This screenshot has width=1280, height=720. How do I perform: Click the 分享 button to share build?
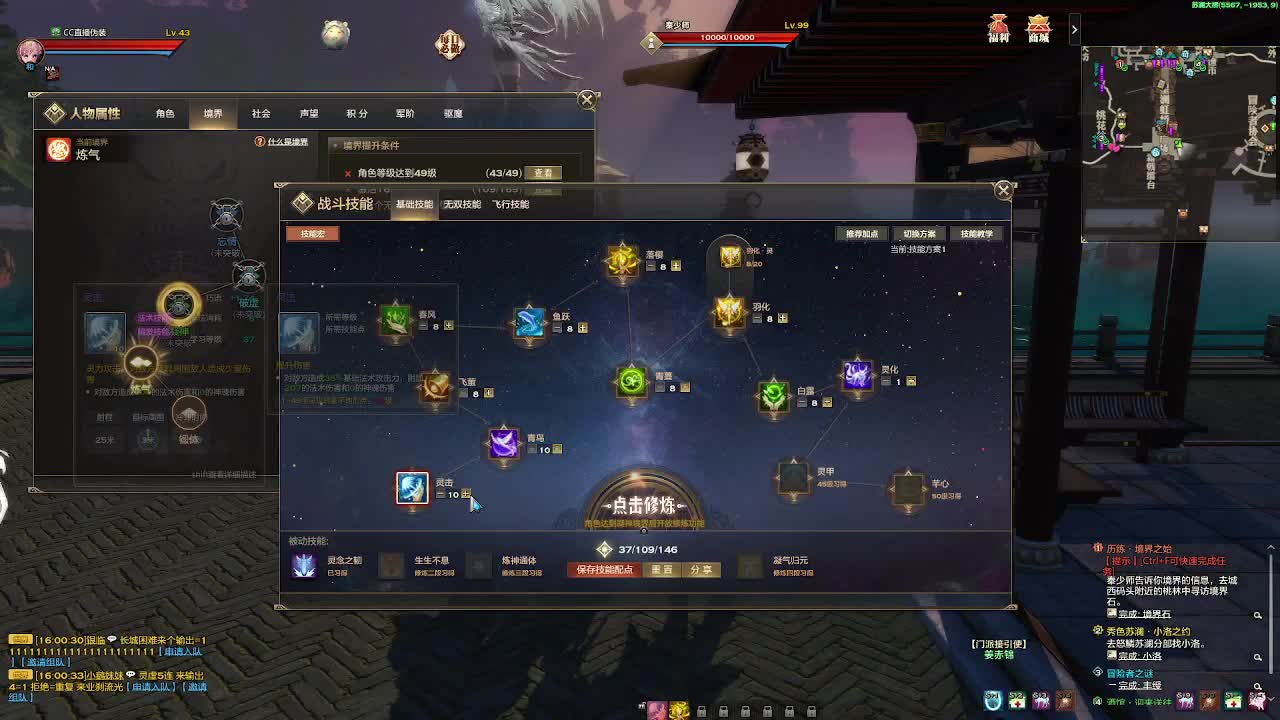[x=700, y=570]
